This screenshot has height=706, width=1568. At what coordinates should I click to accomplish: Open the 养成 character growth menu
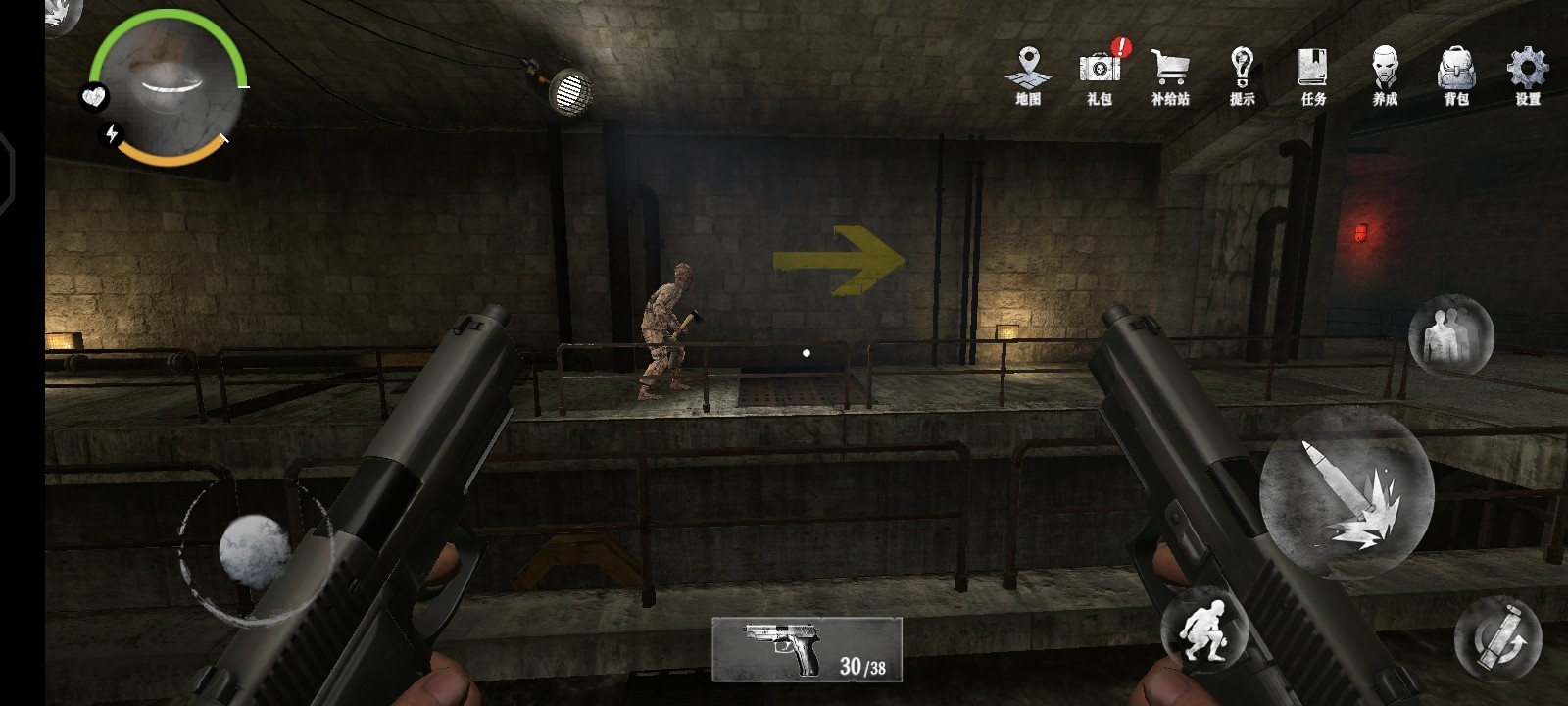pyautogui.click(x=1385, y=75)
